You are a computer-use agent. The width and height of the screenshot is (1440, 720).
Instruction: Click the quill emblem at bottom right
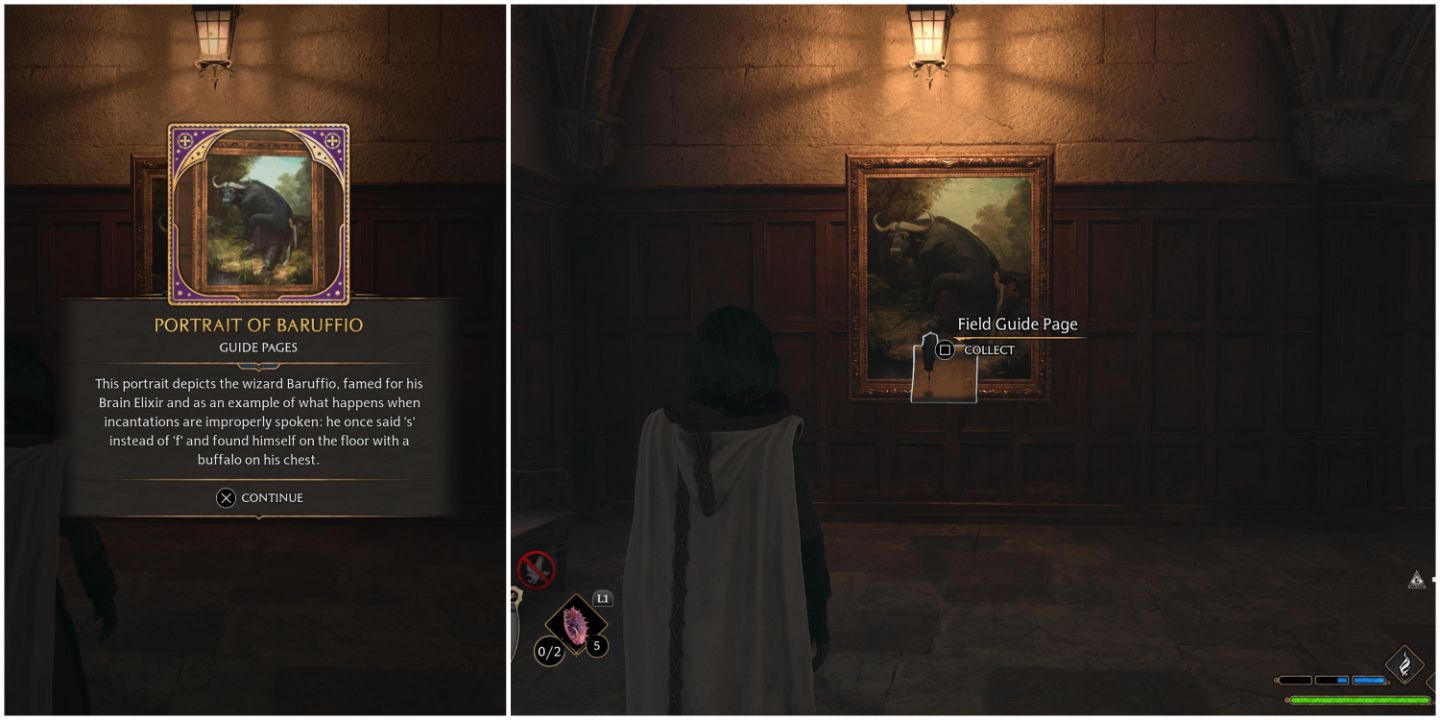click(x=1404, y=663)
